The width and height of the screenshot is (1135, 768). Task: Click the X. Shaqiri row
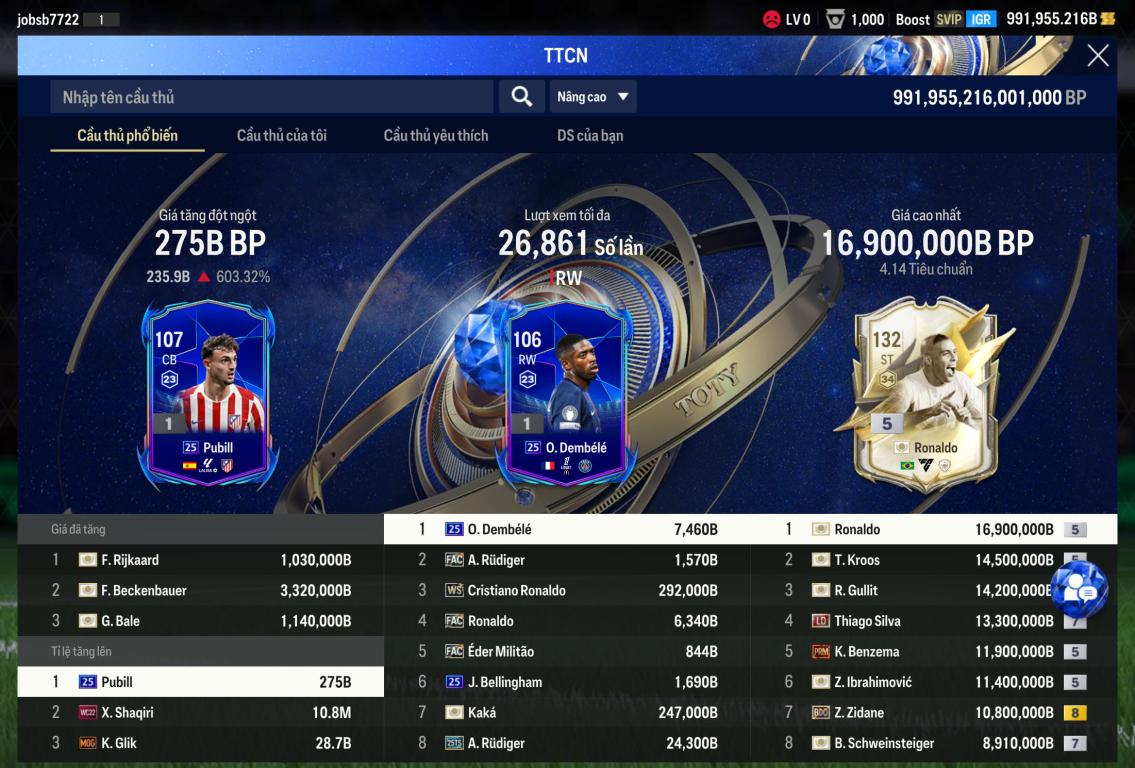(200, 713)
